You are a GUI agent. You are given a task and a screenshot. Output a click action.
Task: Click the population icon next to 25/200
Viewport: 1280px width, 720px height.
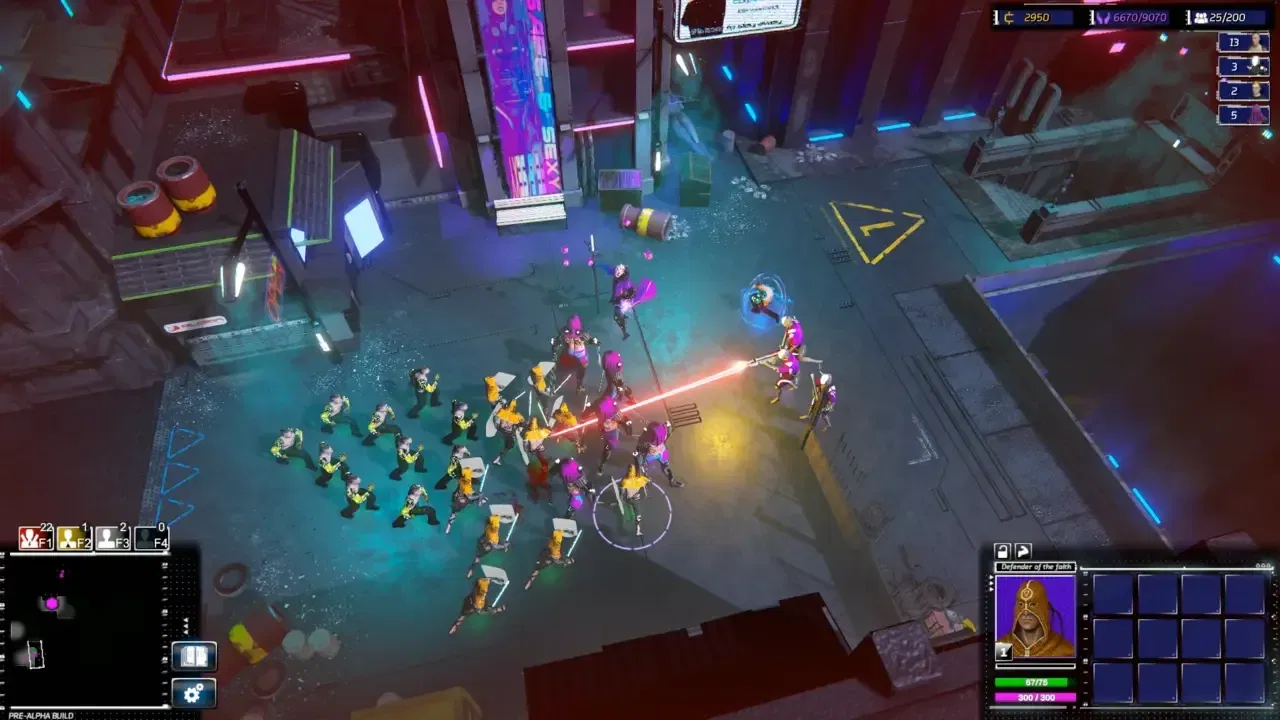point(1201,17)
